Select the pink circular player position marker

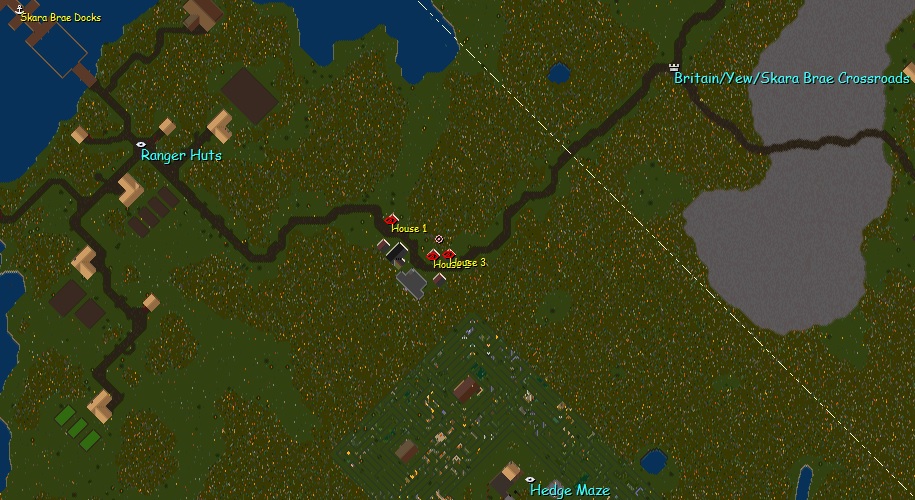(438, 239)
